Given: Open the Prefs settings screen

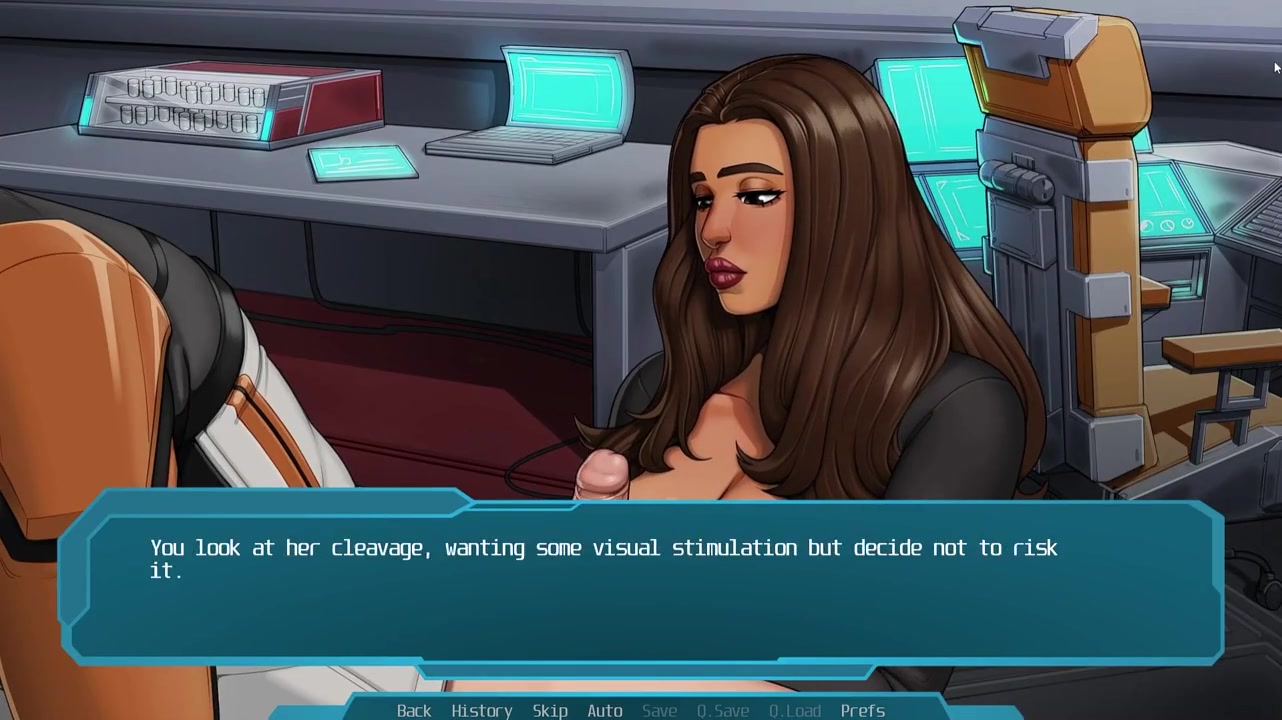Looking at the screenshot, I should pos(862,710).
